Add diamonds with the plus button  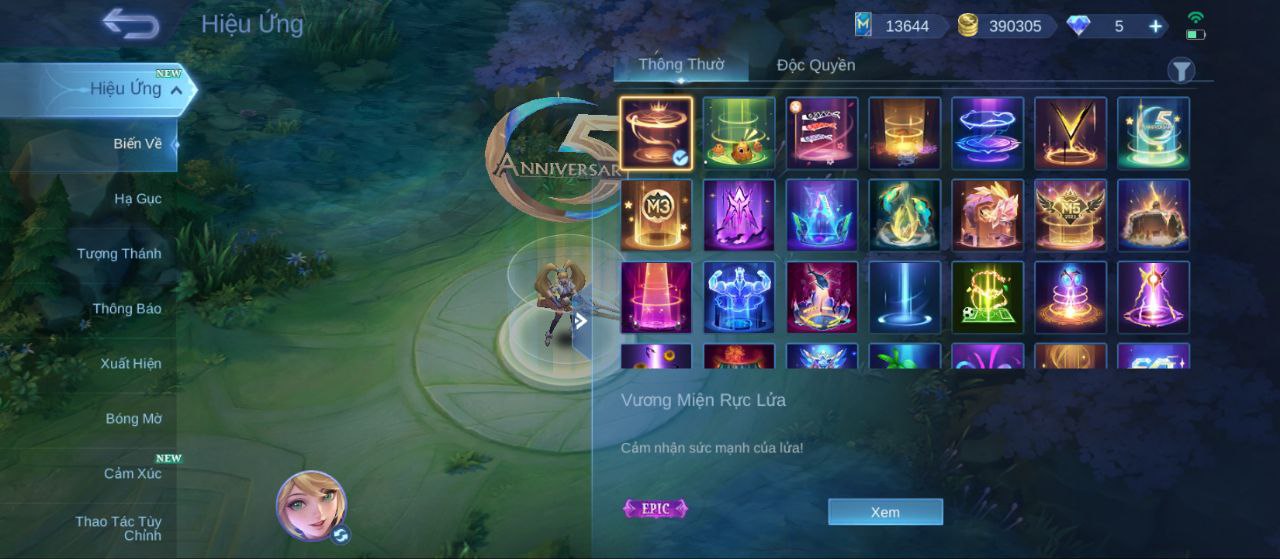pos(1155,26)
